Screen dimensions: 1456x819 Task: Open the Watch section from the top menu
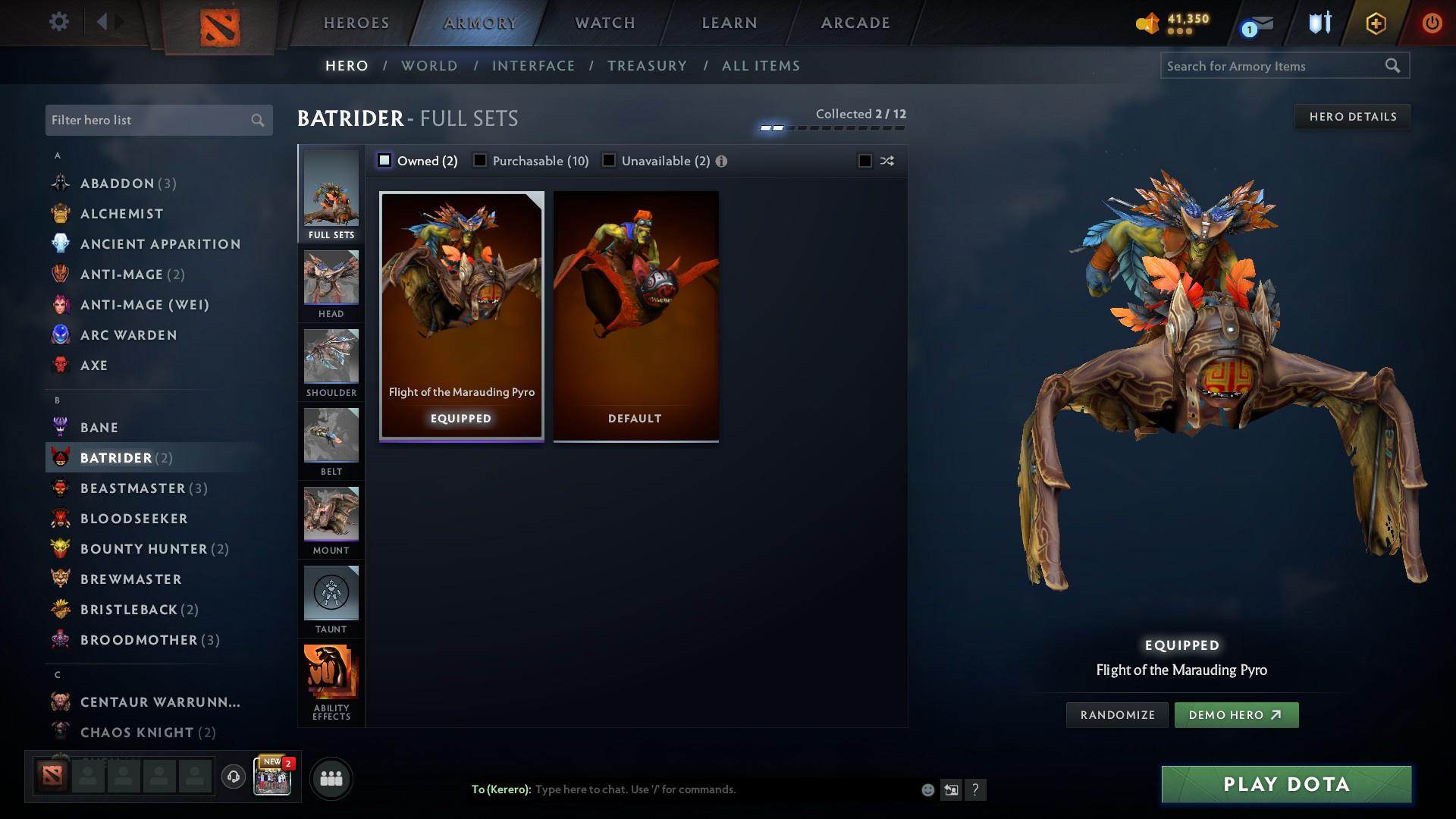pos(603,23)
